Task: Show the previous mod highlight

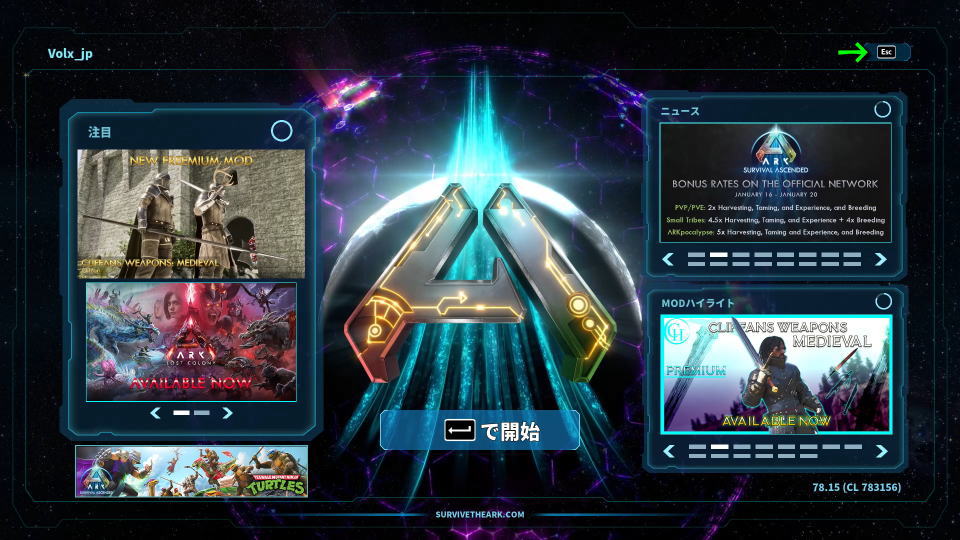Action: pos(668,451)
